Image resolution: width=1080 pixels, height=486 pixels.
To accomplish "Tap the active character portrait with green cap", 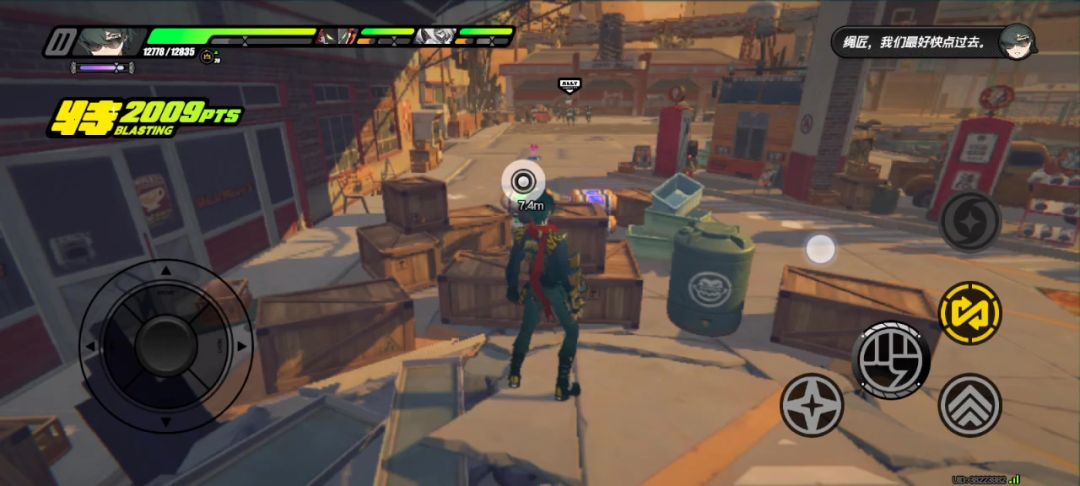I will point(110,41).
